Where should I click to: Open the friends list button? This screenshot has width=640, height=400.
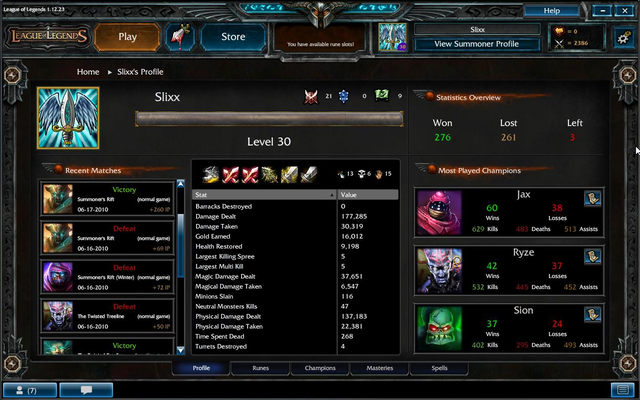(29, 389)
